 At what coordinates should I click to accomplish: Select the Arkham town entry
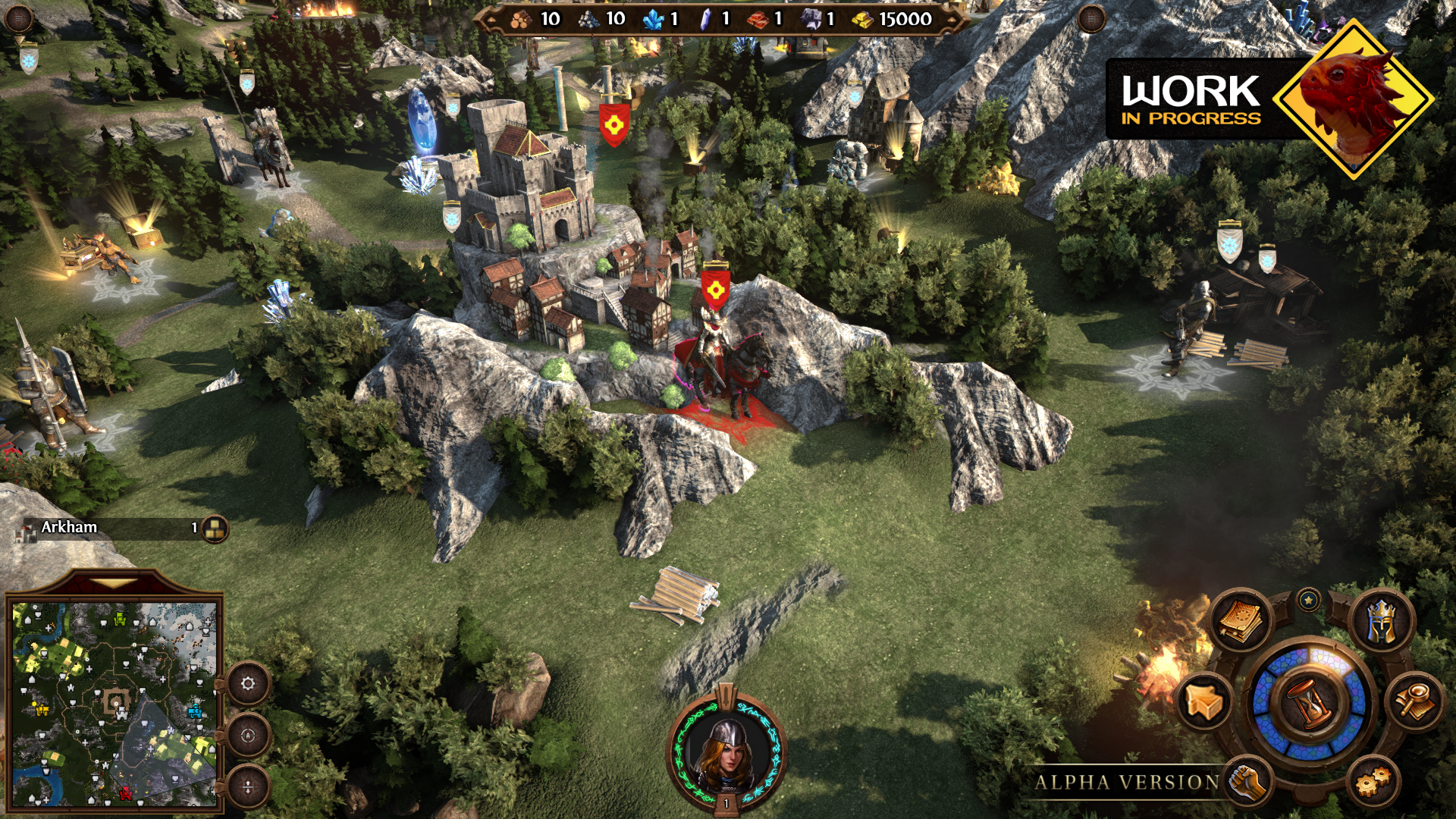[x=70, y=528]
